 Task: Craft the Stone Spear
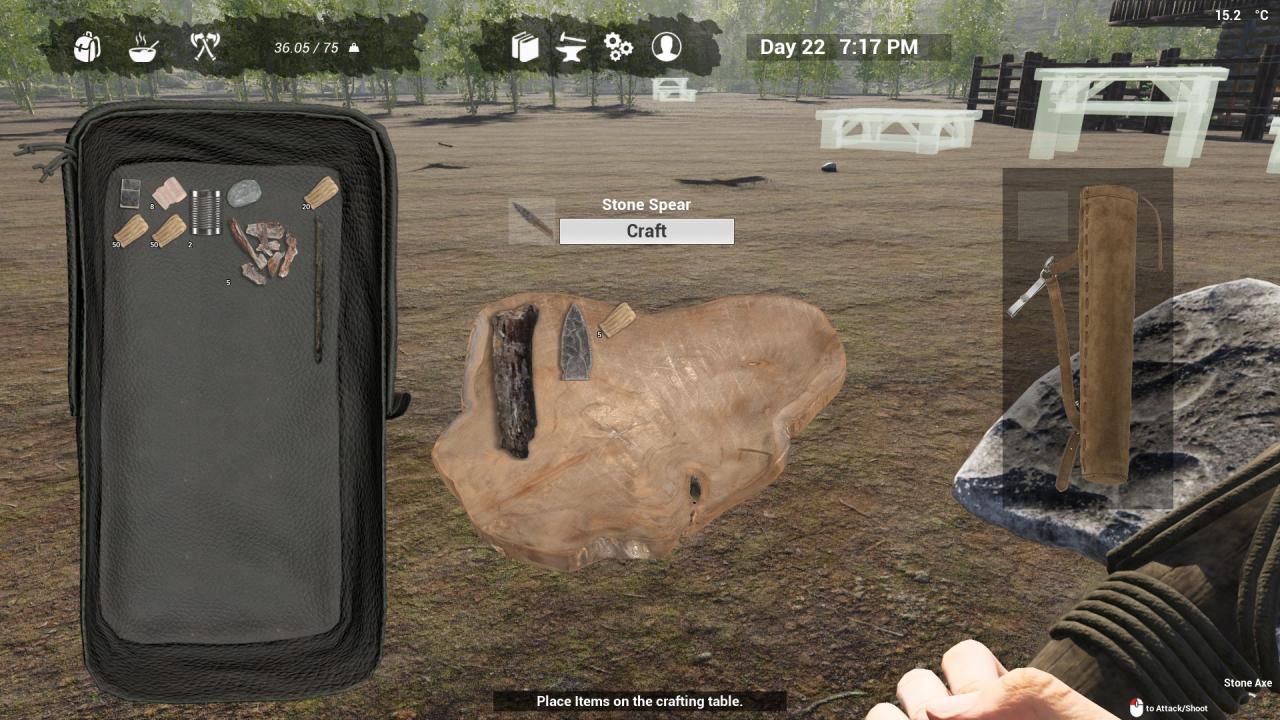[646, 231]
